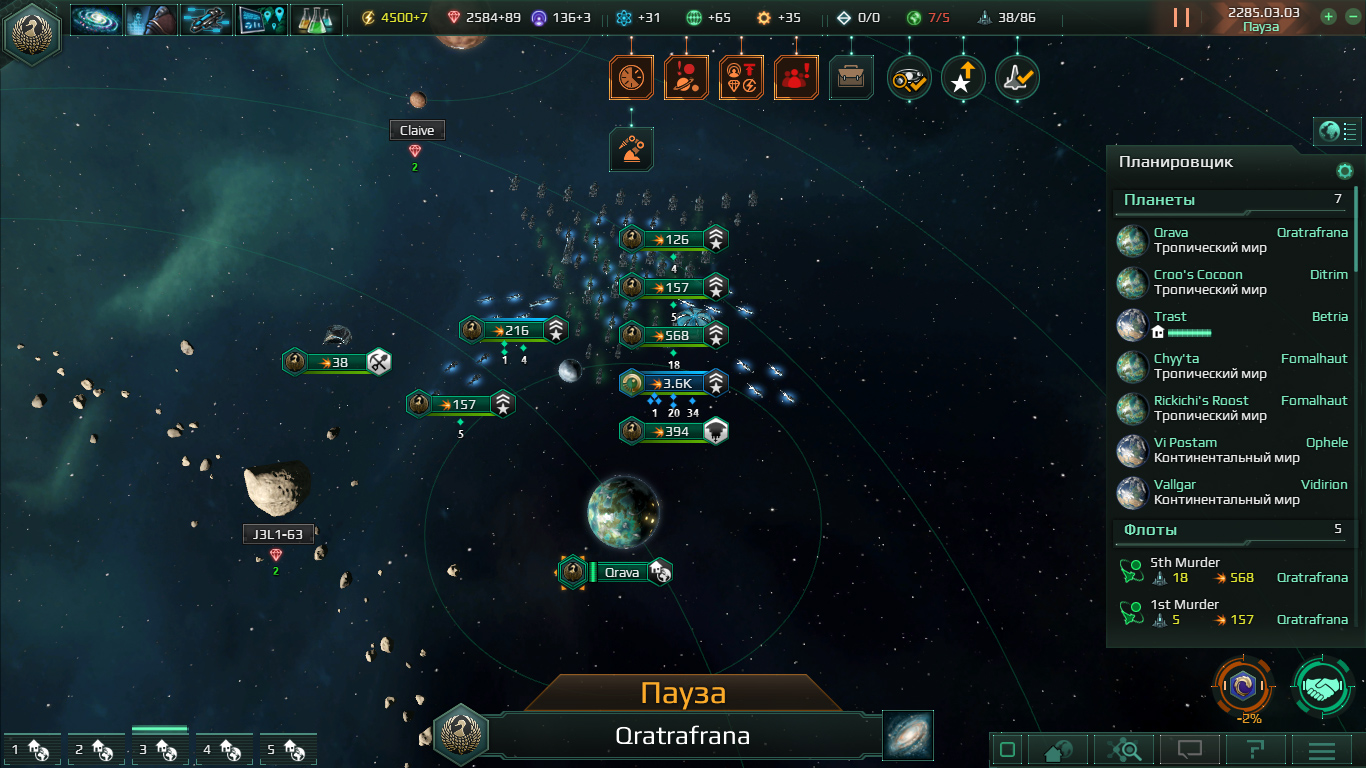Open the empire emblem government screen

[x=31, y=31]
